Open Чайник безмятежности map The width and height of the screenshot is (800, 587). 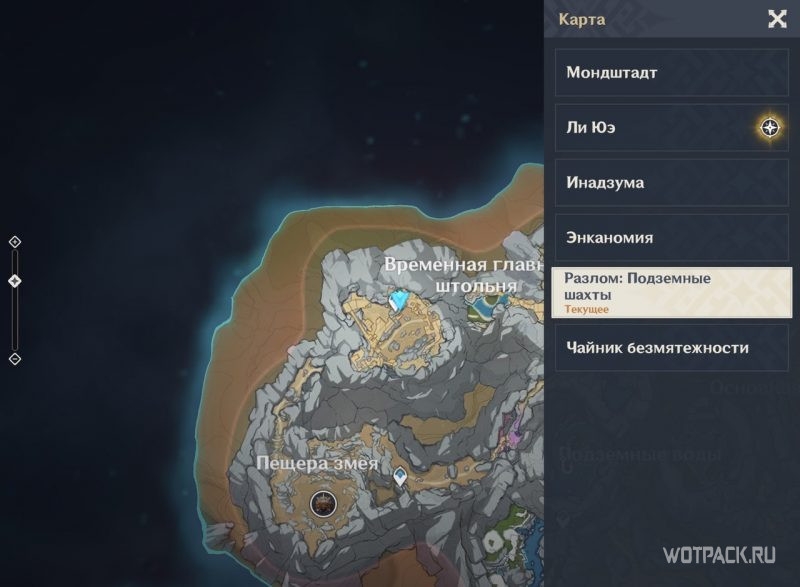click(x=671, y=348)
